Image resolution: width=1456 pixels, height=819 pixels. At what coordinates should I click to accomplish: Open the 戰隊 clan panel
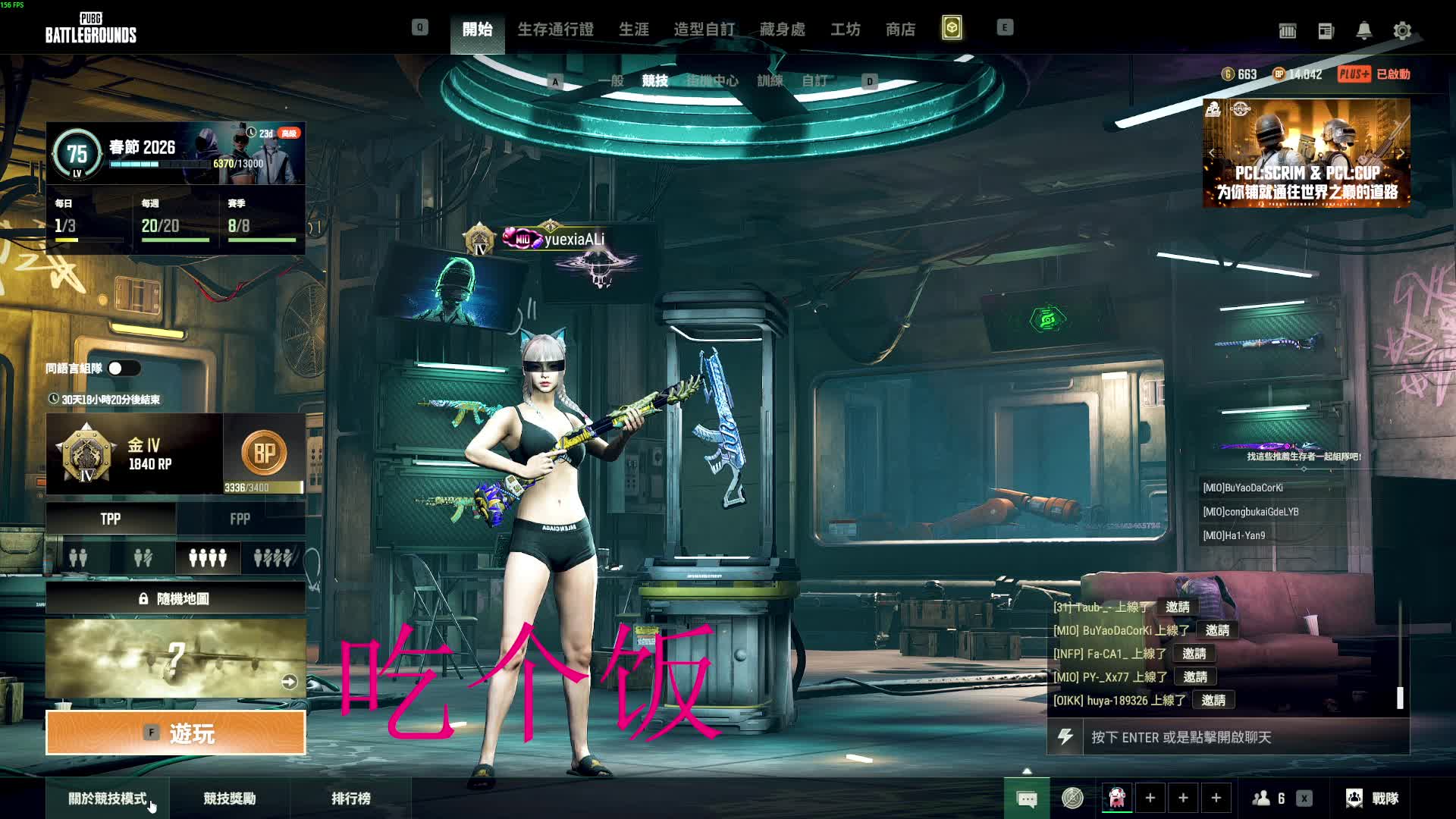[x=1373, y=799]
